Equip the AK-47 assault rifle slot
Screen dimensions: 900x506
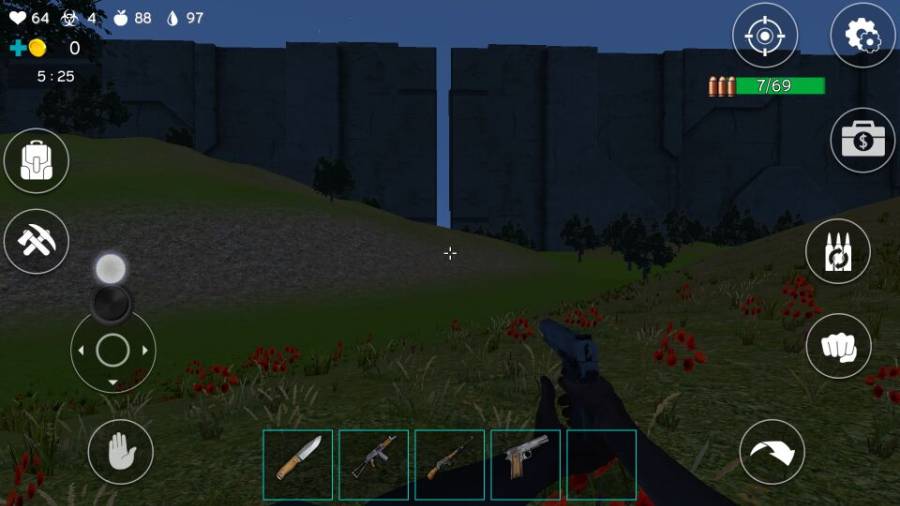tap(374, 464)
